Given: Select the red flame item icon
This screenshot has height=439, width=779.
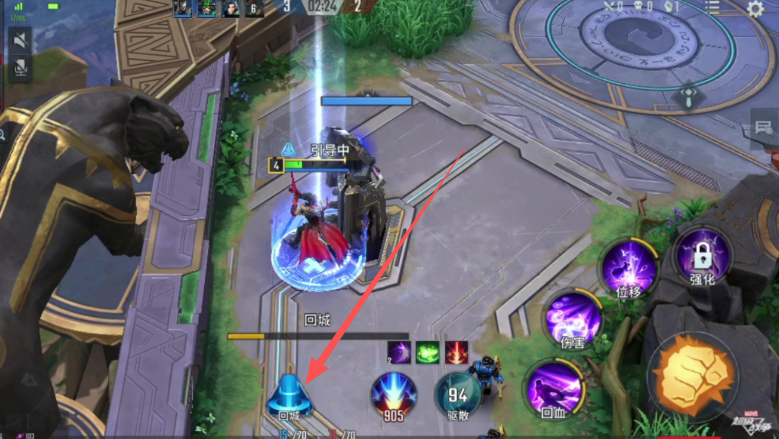Looking at the screenshot, I should coord(457,352).
